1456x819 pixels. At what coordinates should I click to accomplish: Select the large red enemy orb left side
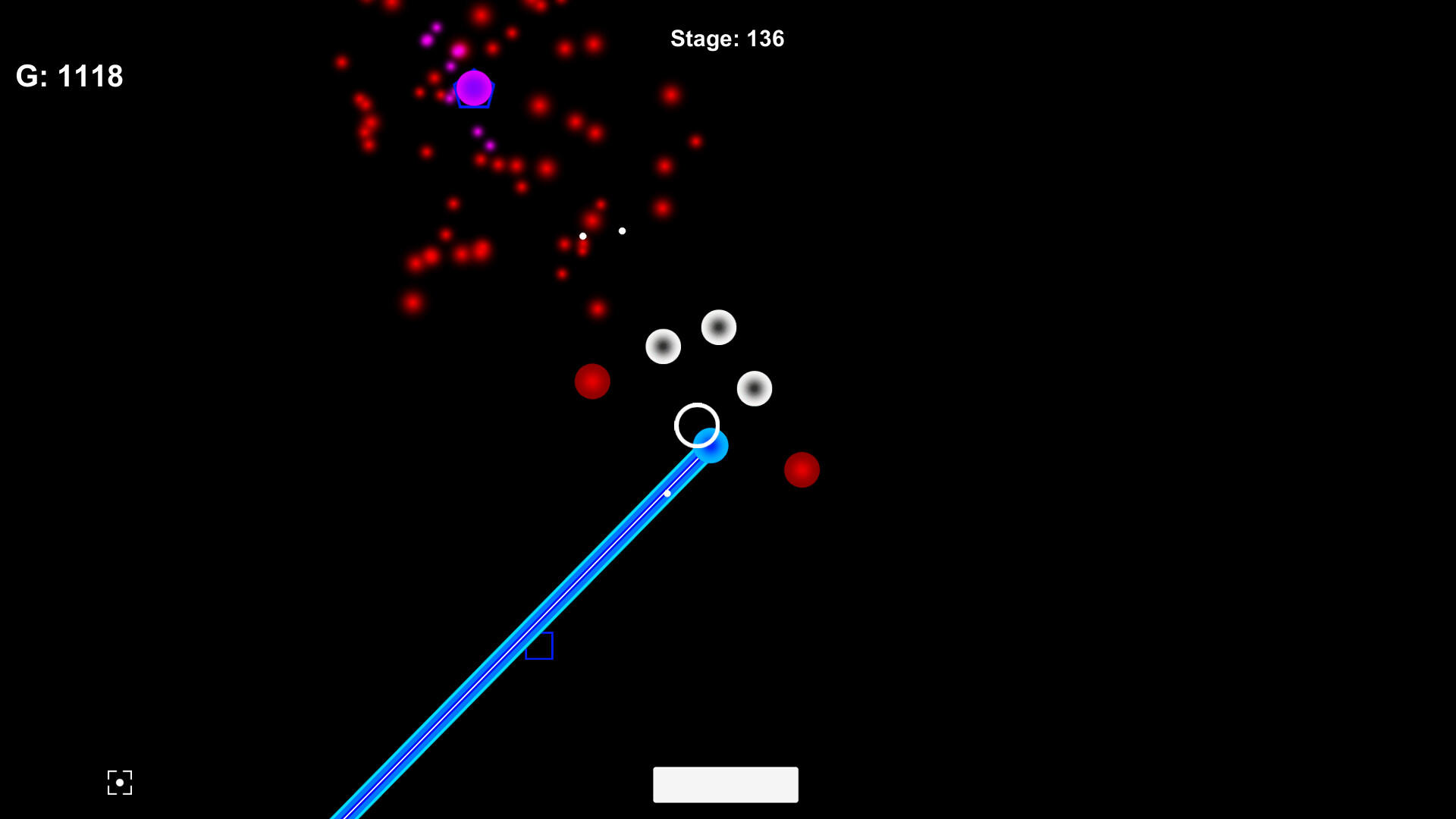click(x=594, y=381)
